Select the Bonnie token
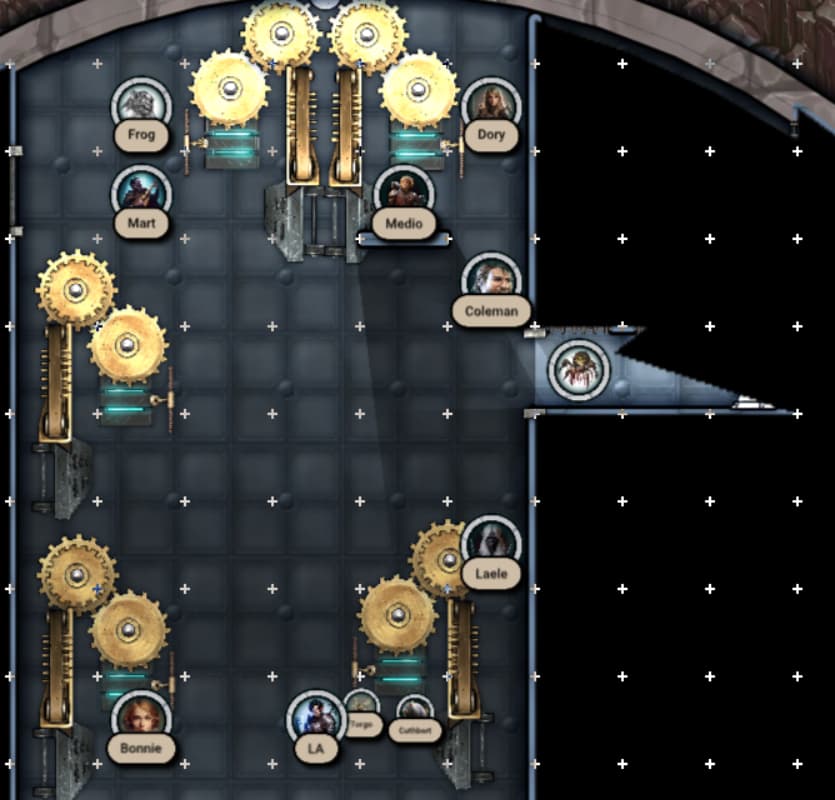This screenshot has width=835, height=800. [x=141, y=717]
